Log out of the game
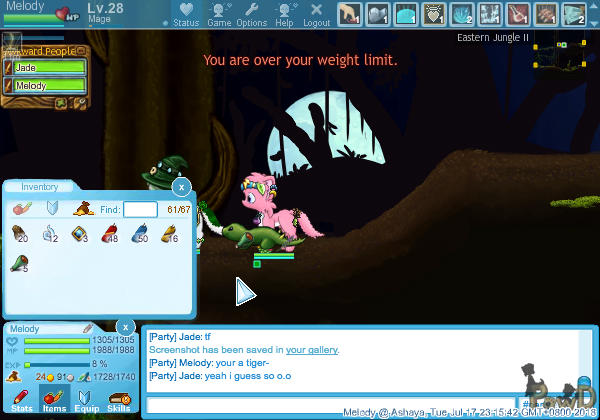 316,14
